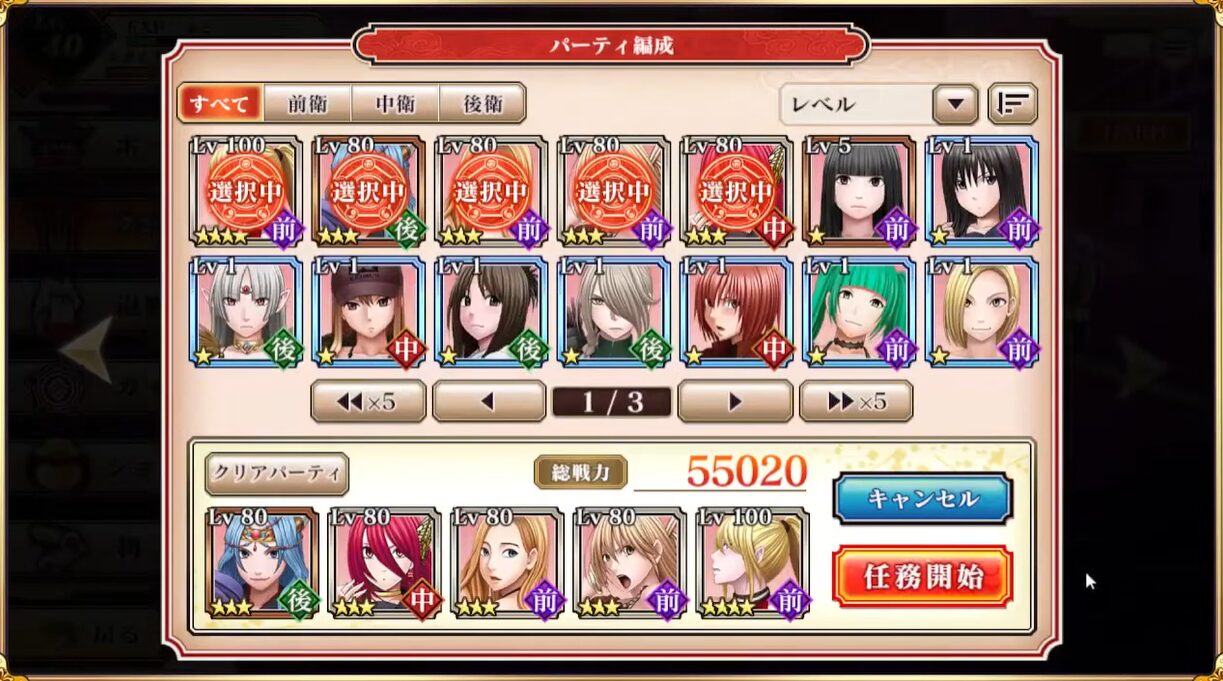Jump back five pages
The height and width of the screenshot is (681, 1223).
(x=368, y=401)
